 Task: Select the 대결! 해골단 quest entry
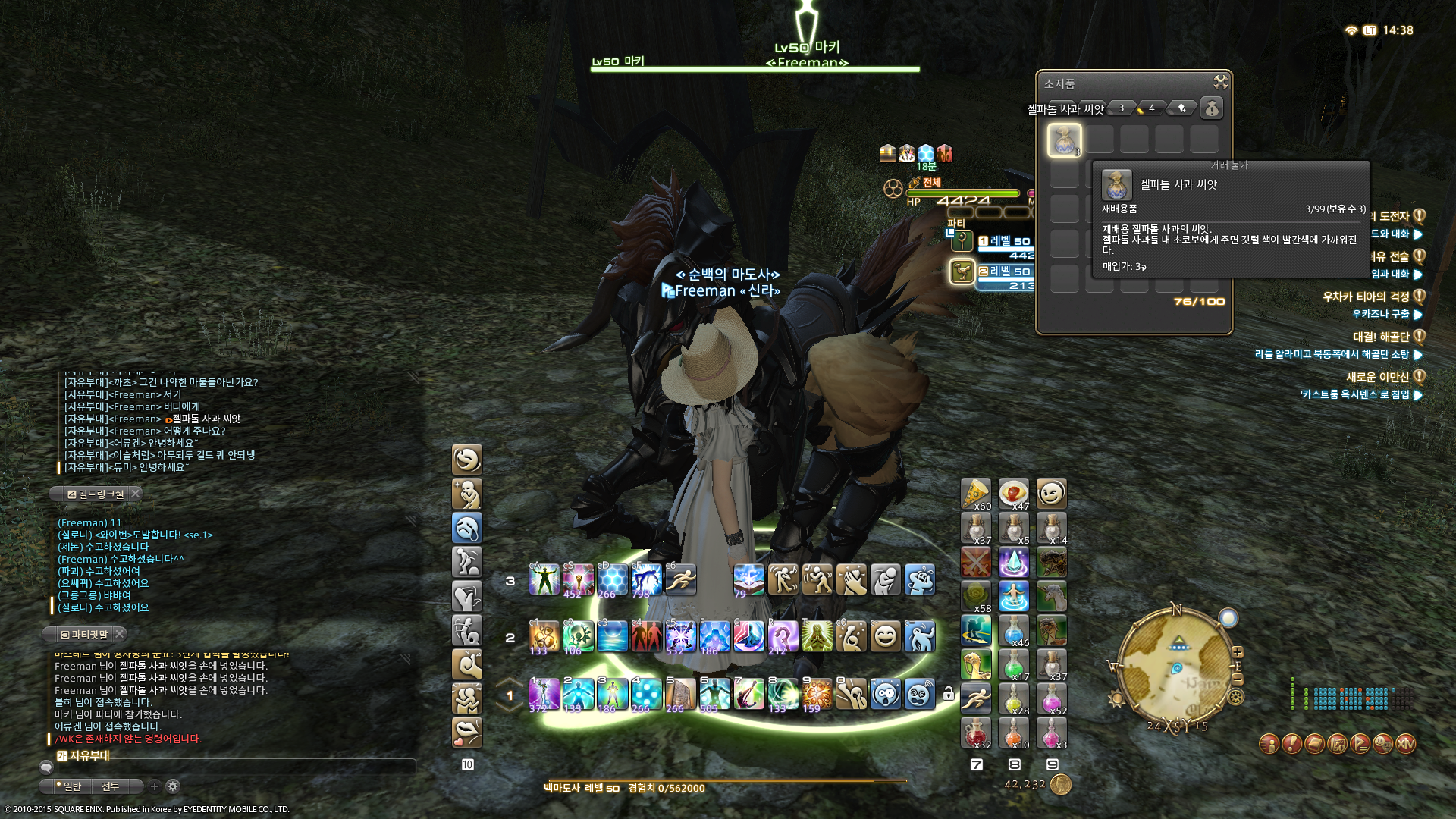pos(1380,337)
